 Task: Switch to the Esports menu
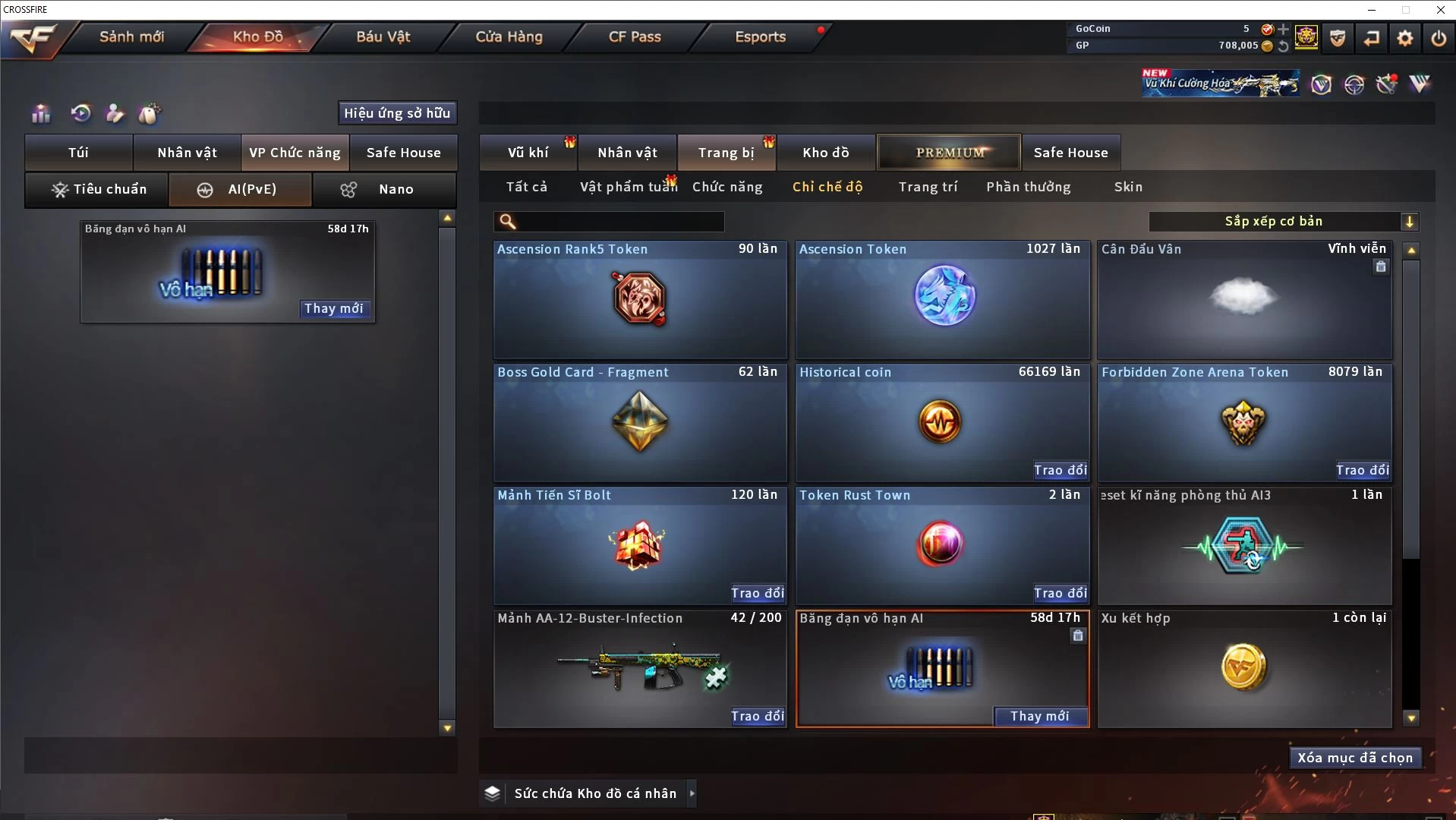(x=760, y=36)
